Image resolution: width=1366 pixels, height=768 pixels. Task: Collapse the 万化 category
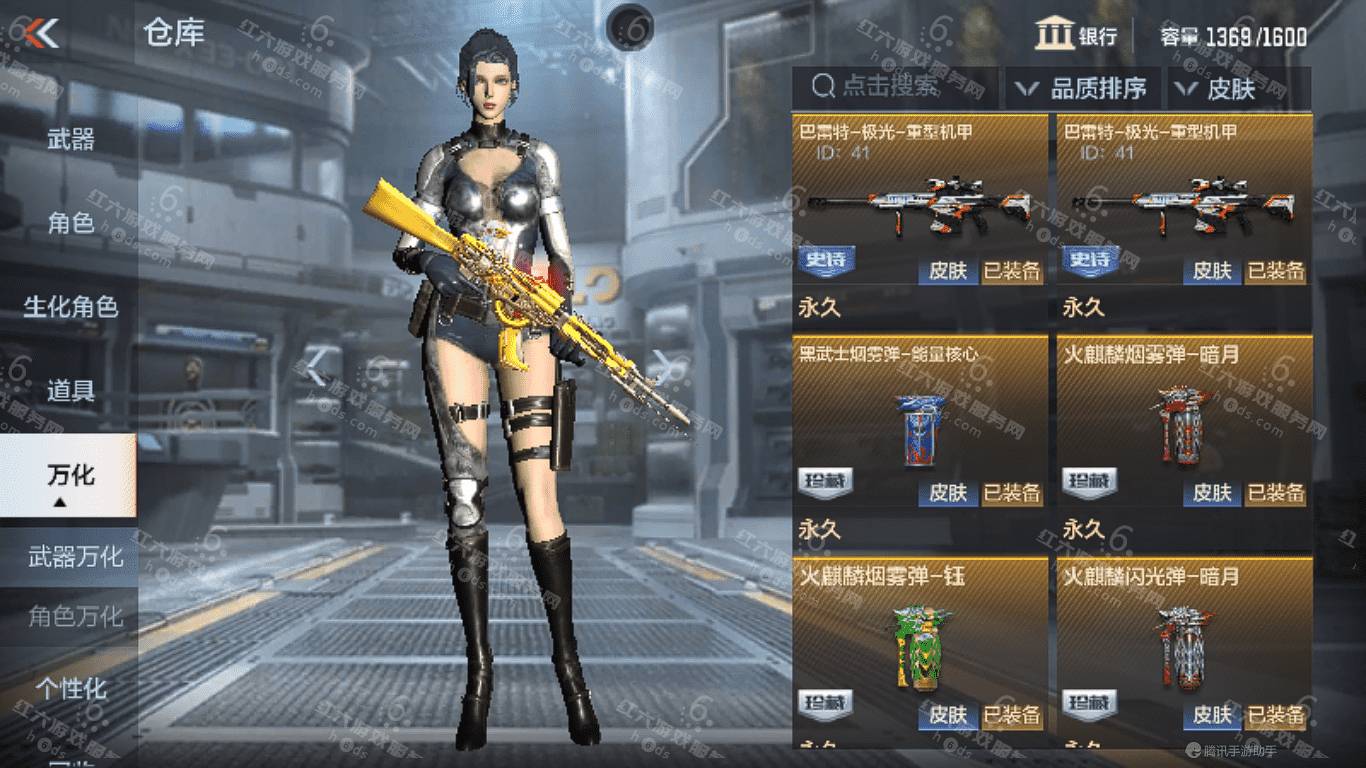click(x=70, y=477)
